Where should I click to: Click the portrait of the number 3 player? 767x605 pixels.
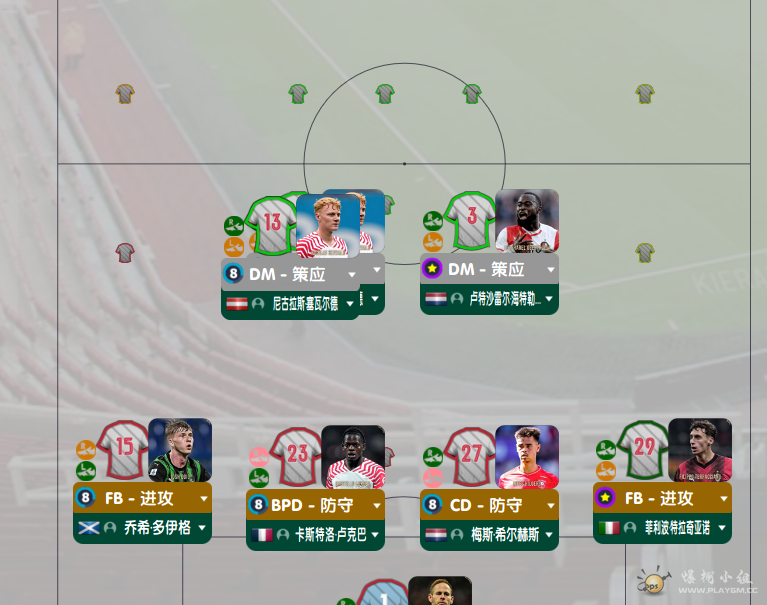click(x=527, y=220)
